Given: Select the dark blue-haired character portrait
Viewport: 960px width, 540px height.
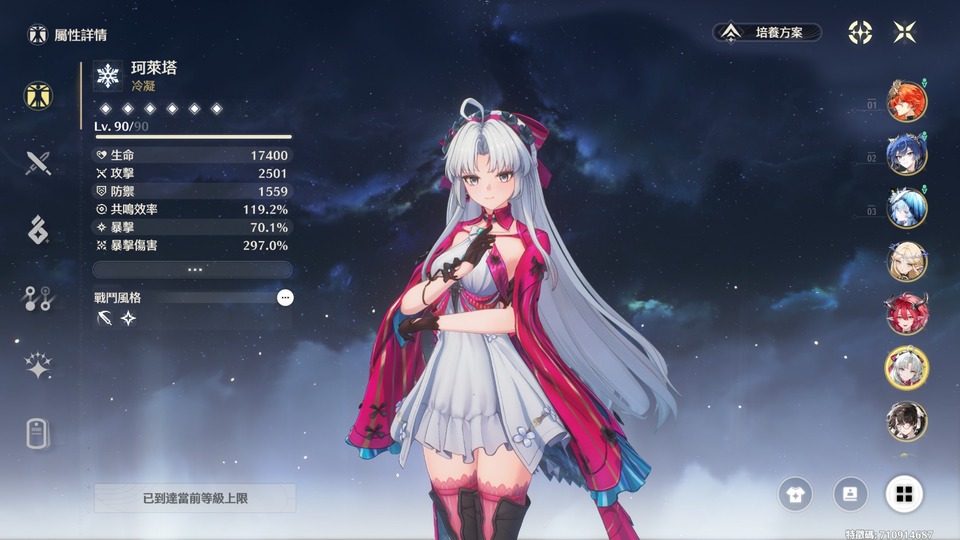Looking at the screenshot, I should point(907,154).
